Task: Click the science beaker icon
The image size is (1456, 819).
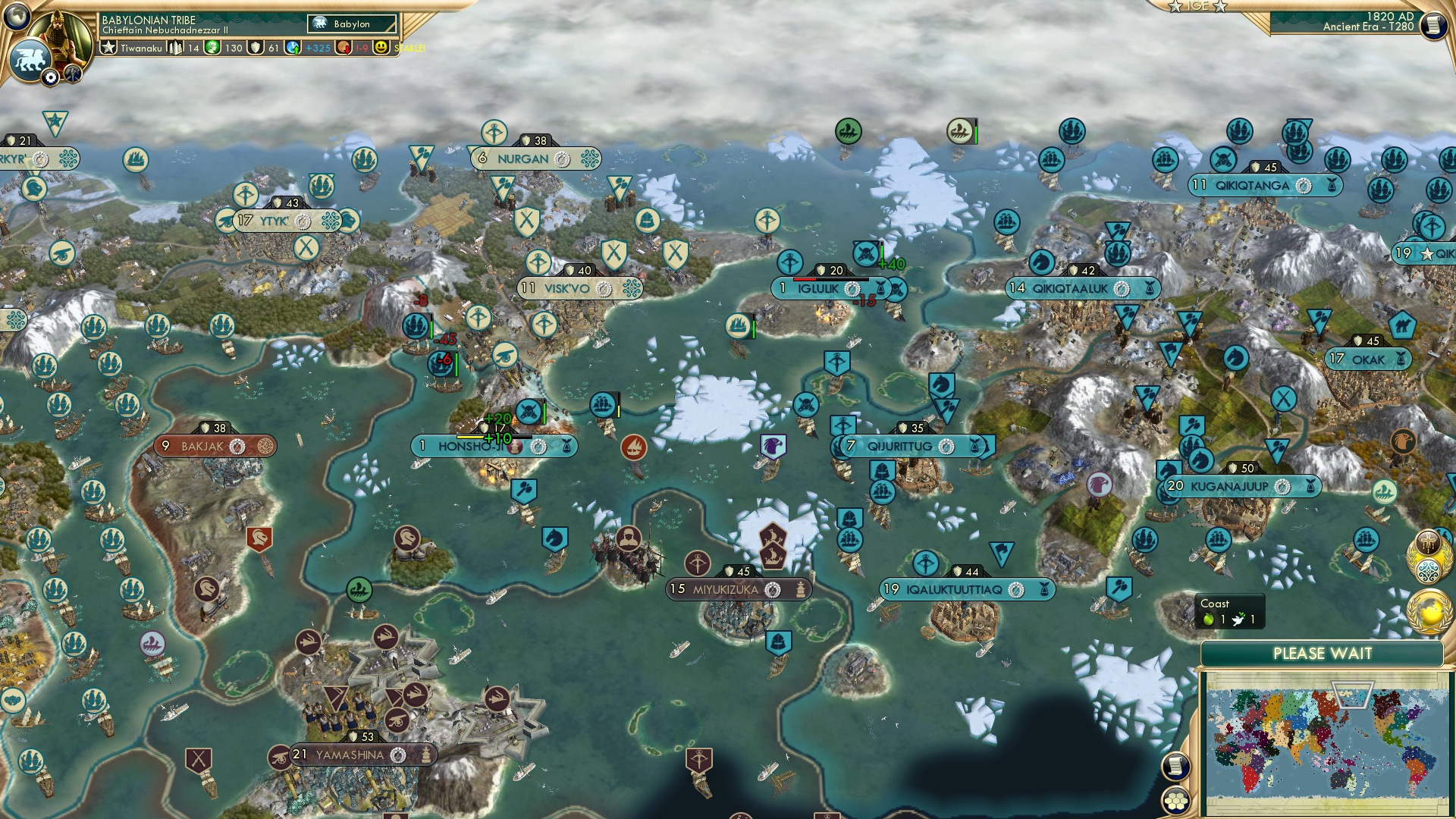Action: (293, 48)
